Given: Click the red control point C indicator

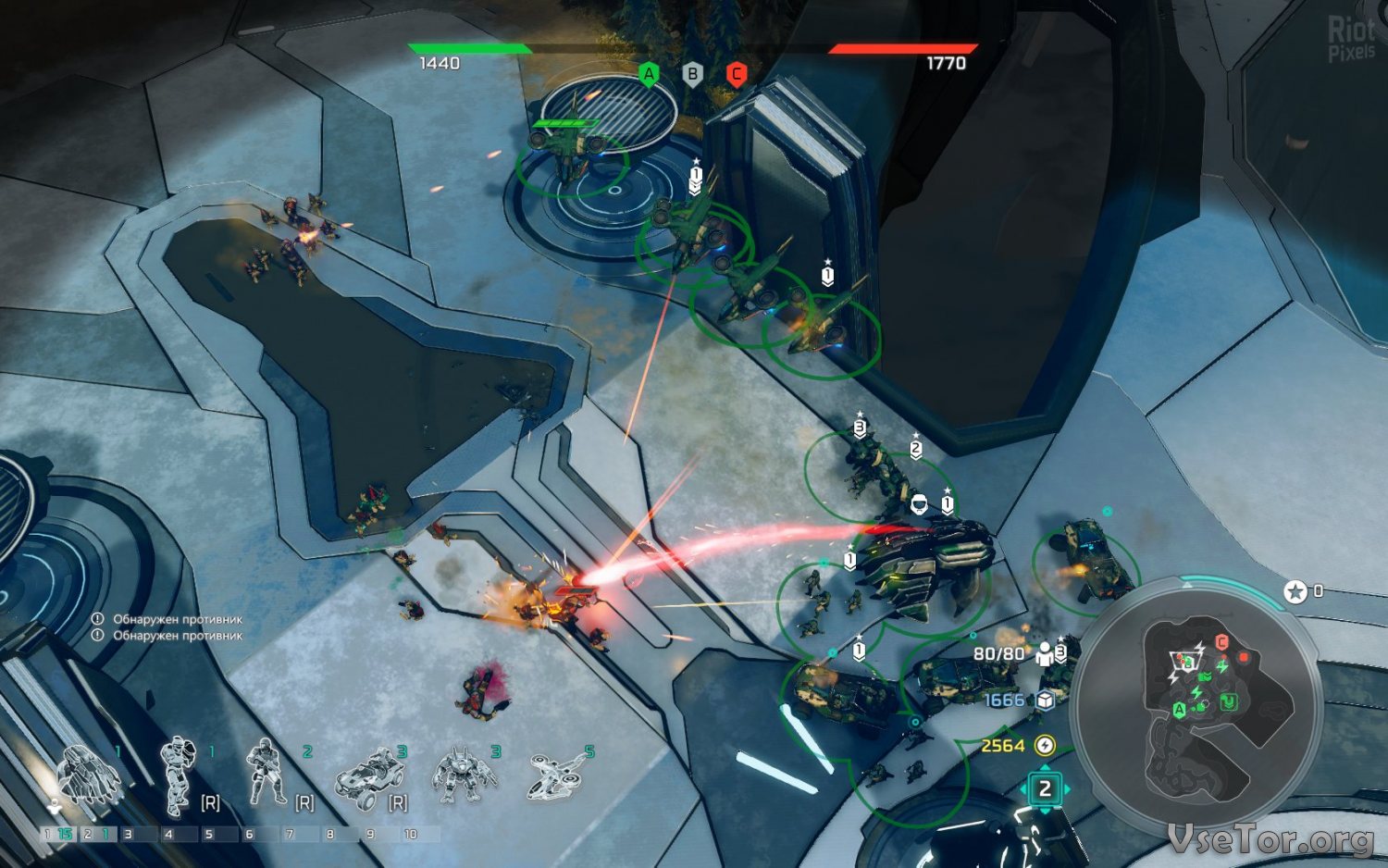Looking at the screenshot, I should click(x=737, y=74).
